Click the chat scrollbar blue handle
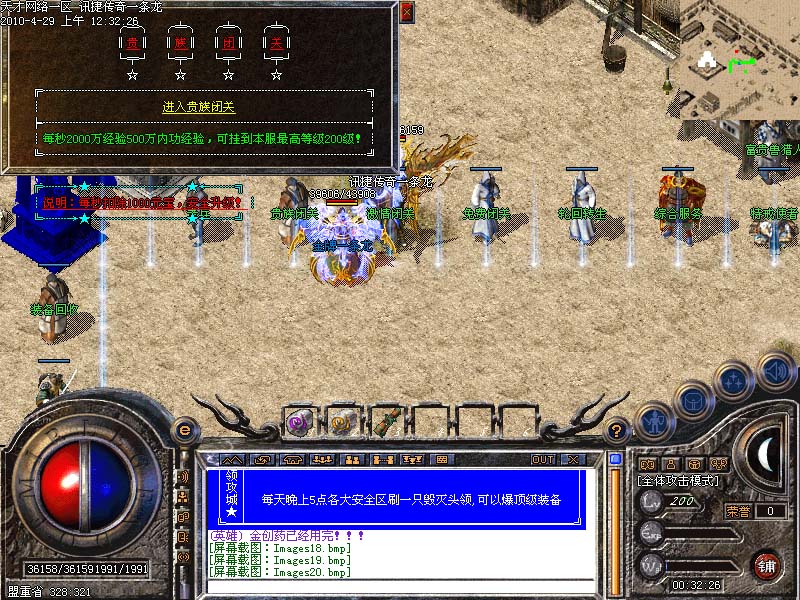800x600 pixels. pos(615,459)
